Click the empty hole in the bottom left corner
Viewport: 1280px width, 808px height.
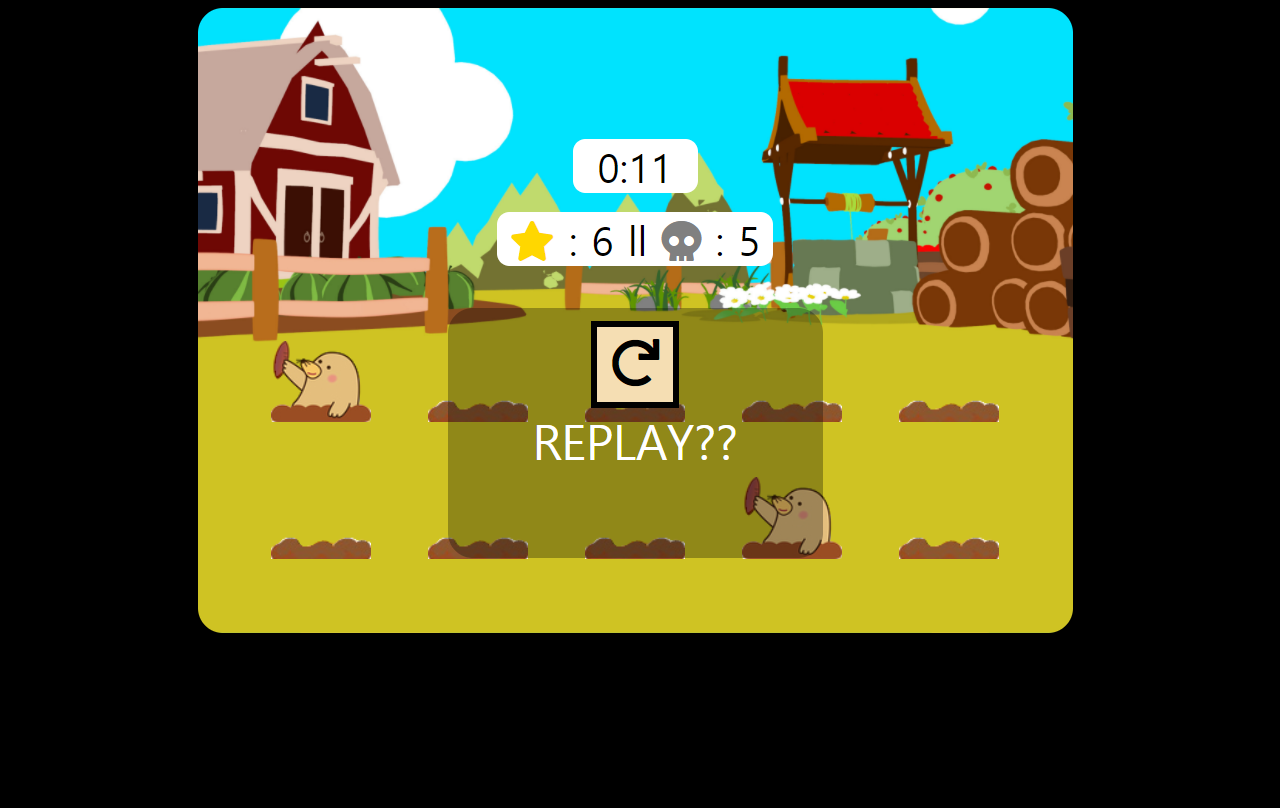pyautogui.click(x=320, y=548)
